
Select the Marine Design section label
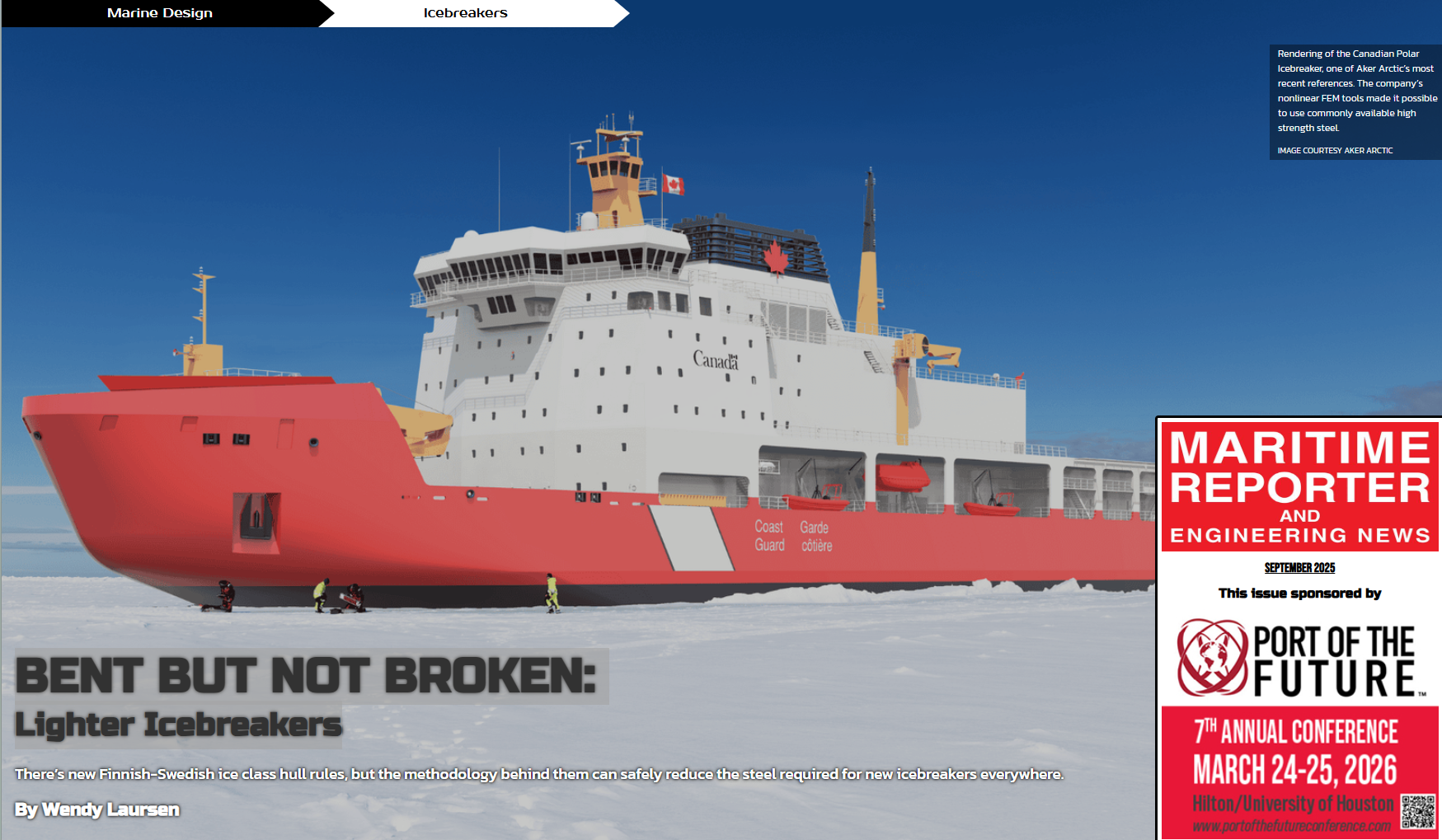pyautogui.click(x=160, y=13)
